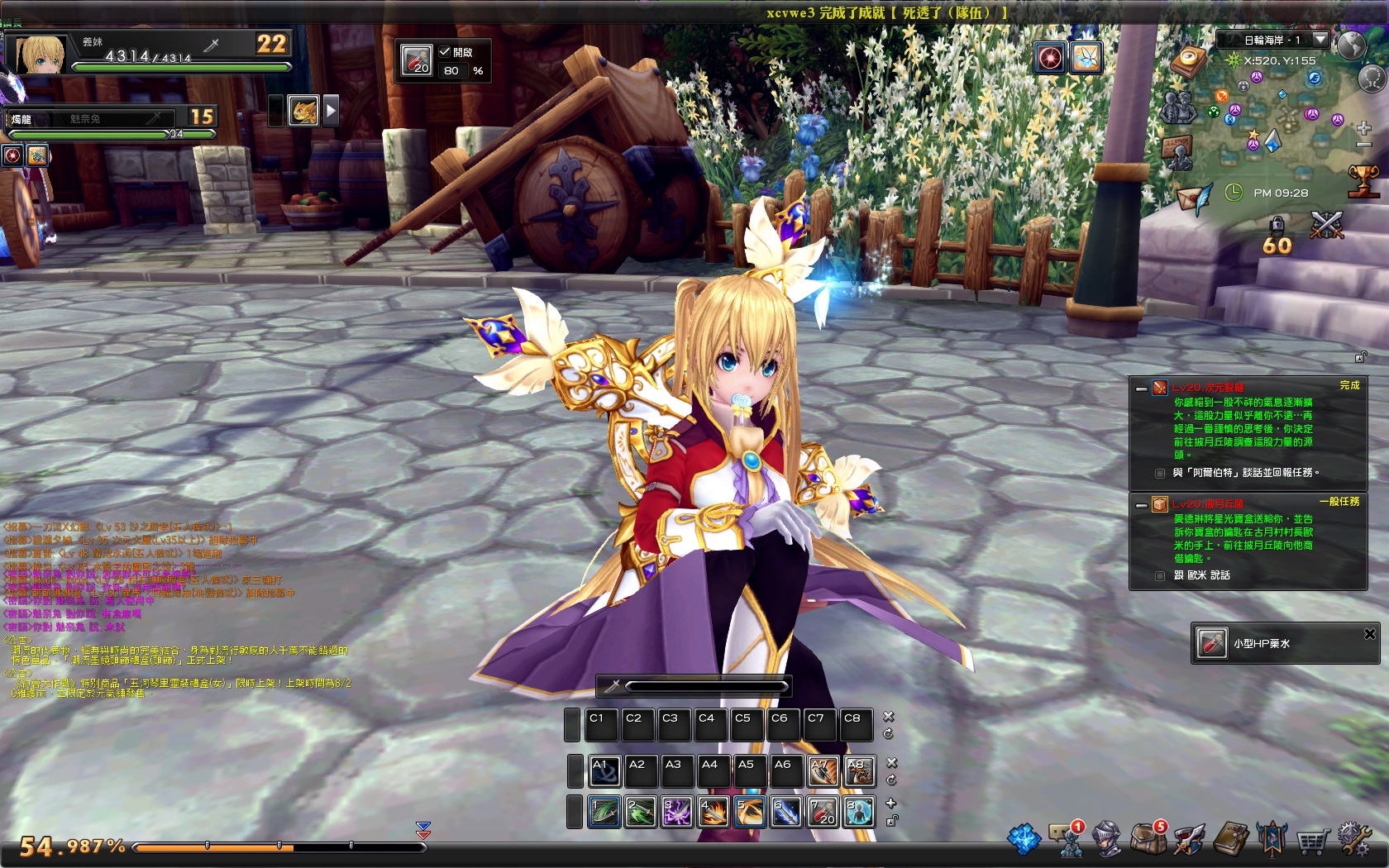This screenshot has height=868, width=1389.
Task: Open the 日輪海岸-1 channel dropdown
Action: pyautogui.click(x=1320, y=39)
